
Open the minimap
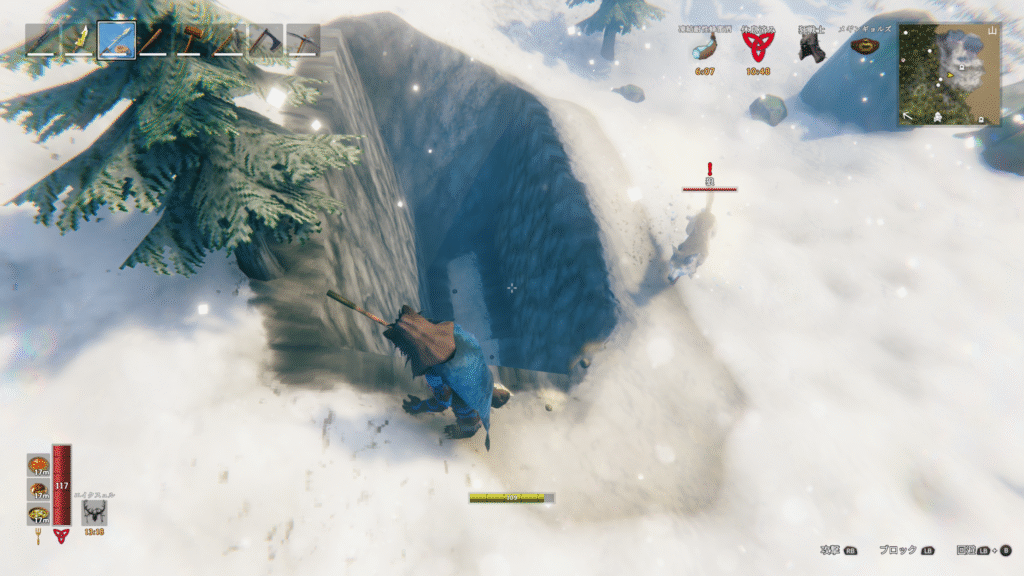coord(949,74)
